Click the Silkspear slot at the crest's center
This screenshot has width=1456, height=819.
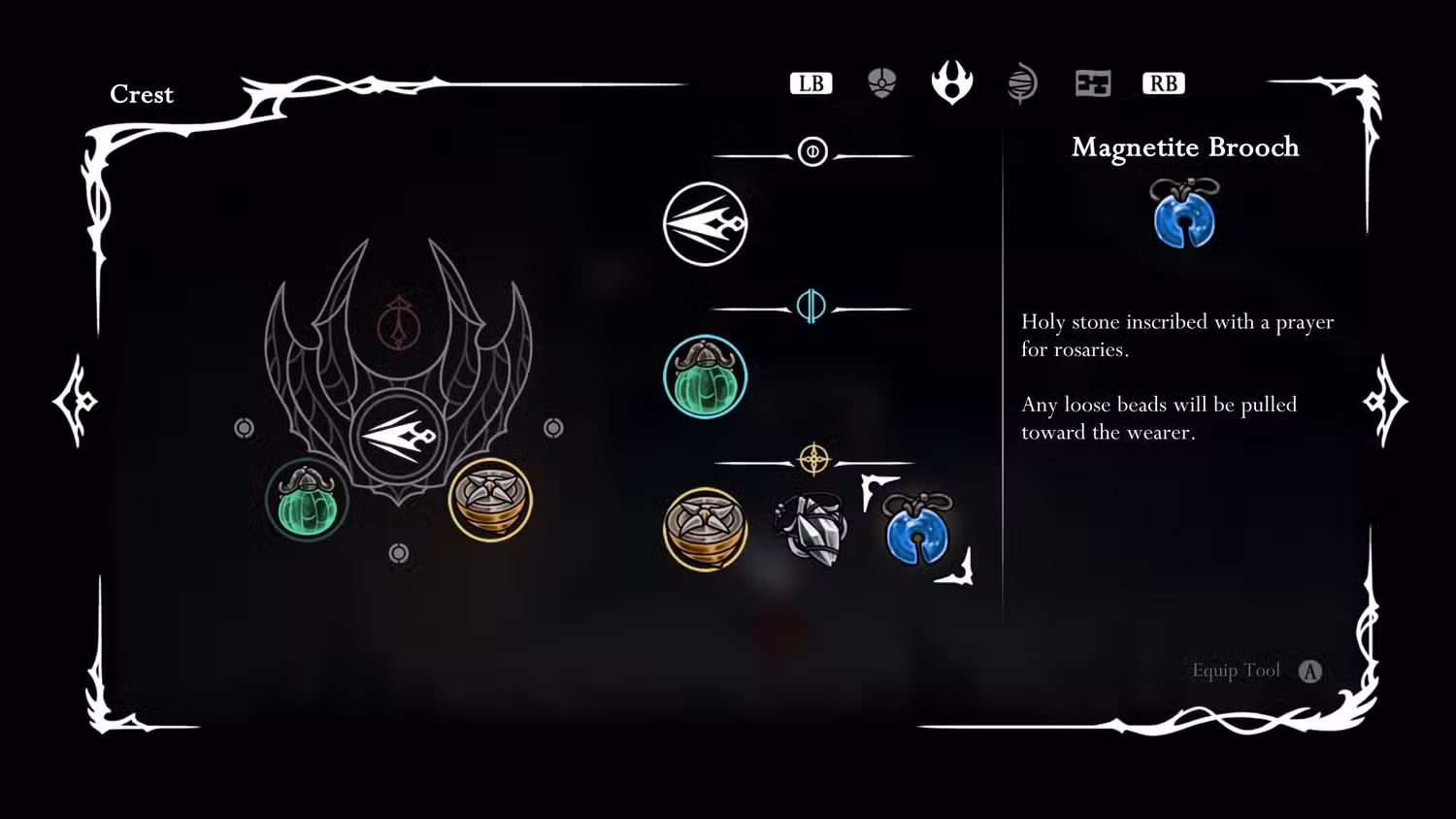pos(399,436)
